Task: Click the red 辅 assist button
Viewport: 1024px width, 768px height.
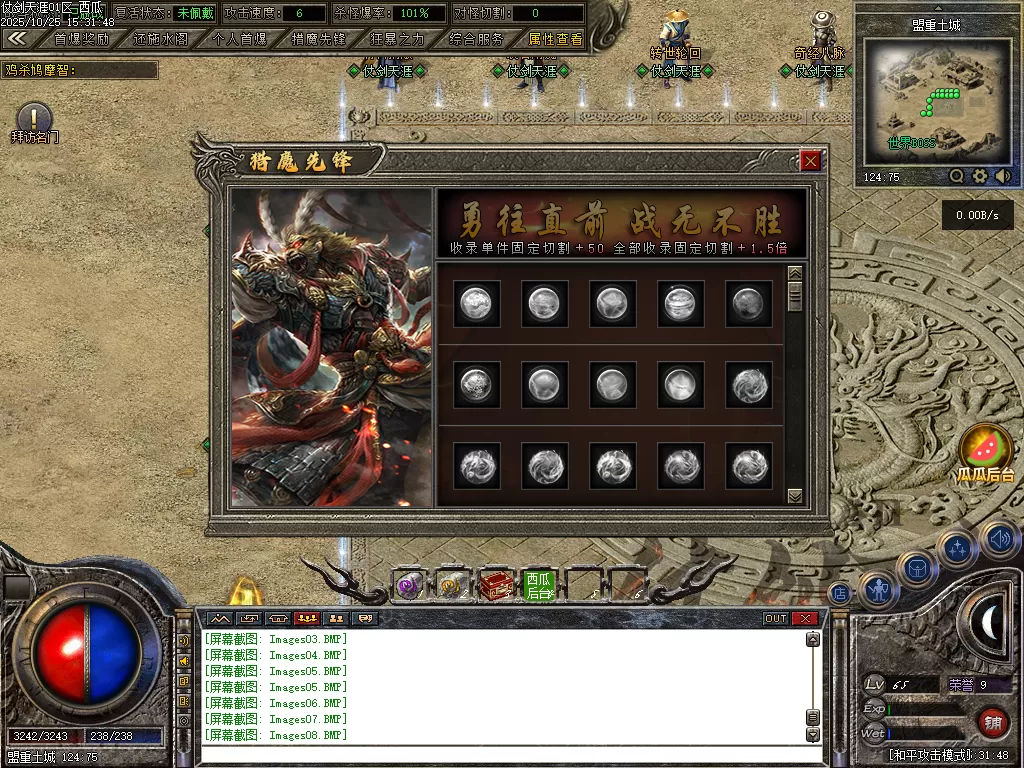Action: coord(992,720)
